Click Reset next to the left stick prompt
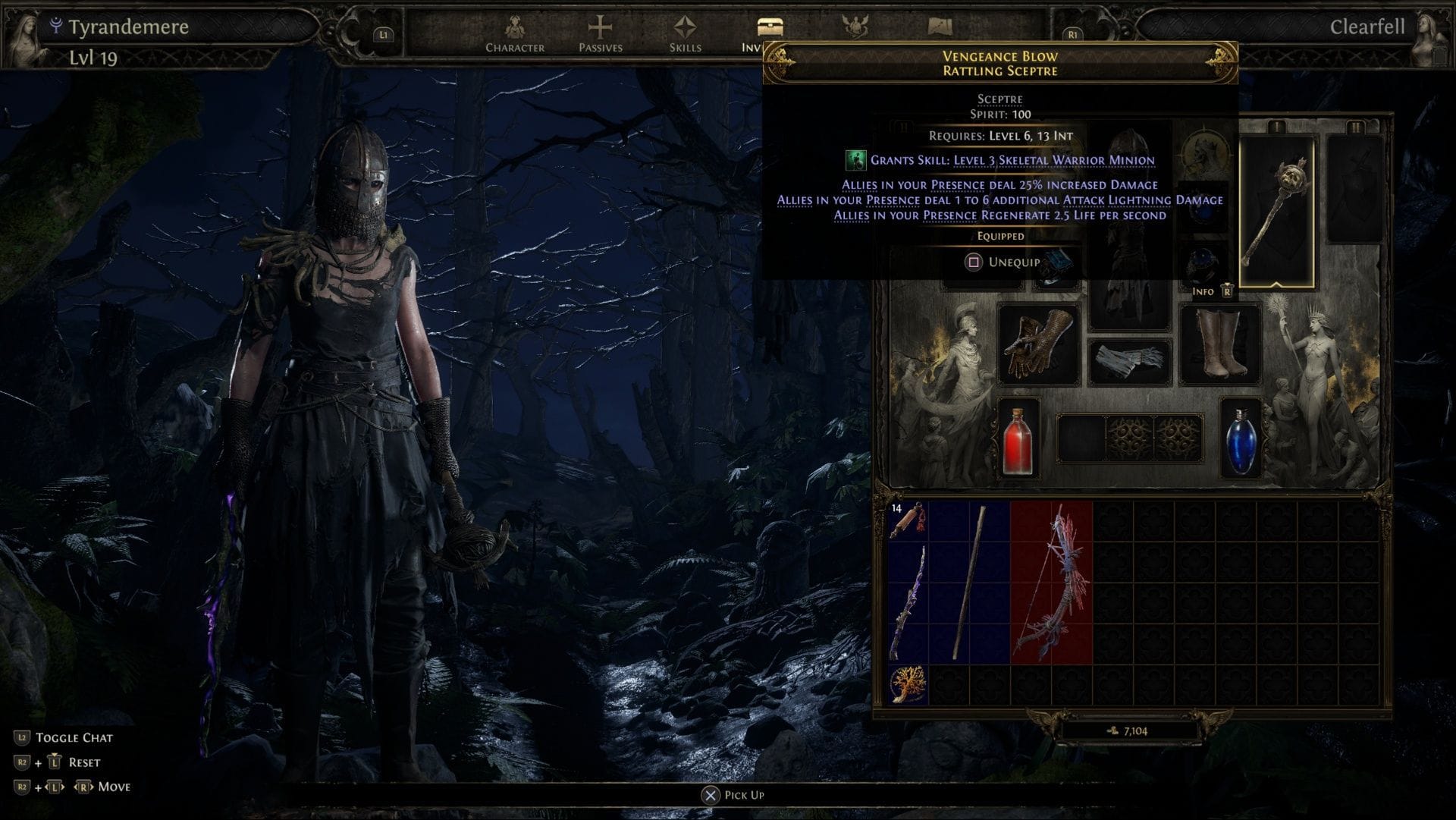Image resolution: width=1456 pixels, height=820 pixels. 83,762
